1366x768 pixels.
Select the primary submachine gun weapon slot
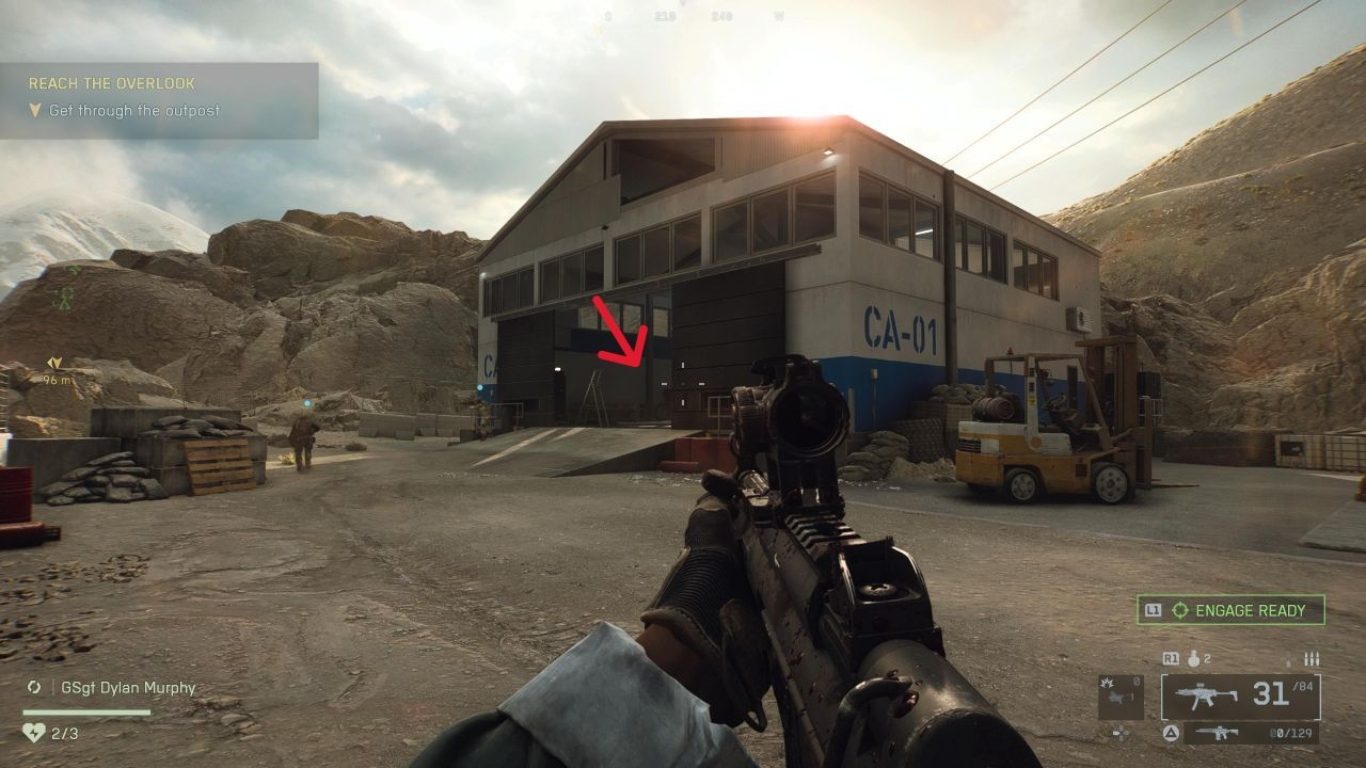[1240, 696]
